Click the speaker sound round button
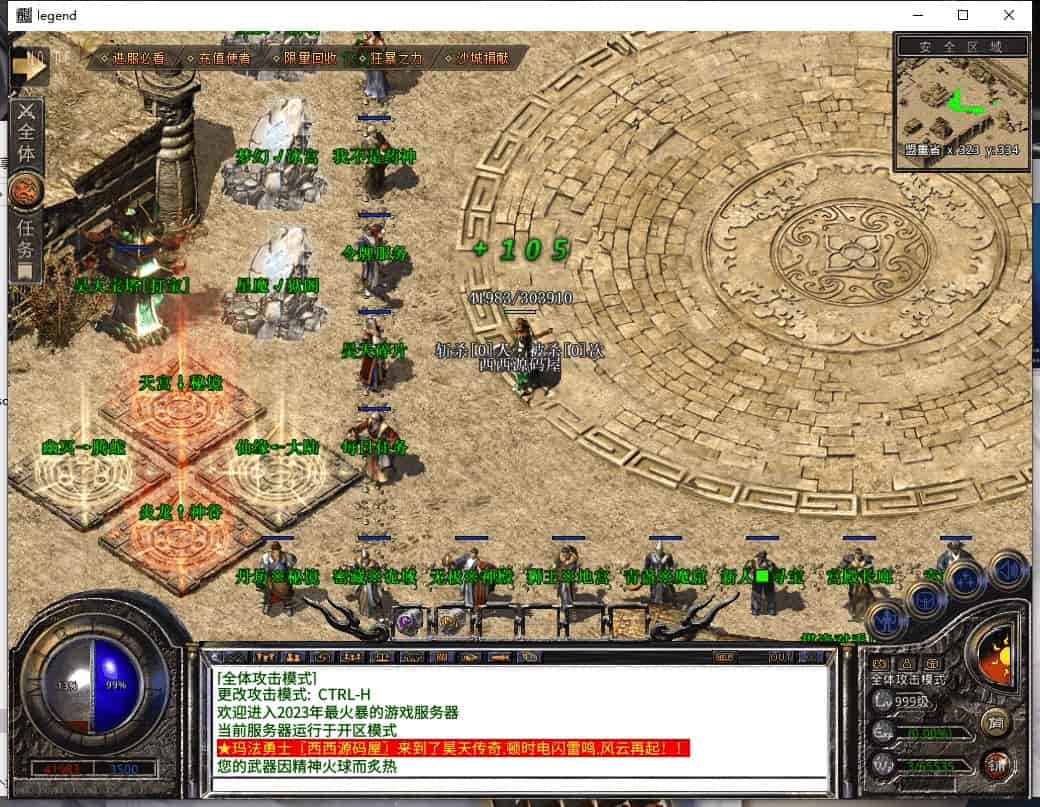The width and height of the screenshot is (1040, 807). click(x=1006, y=571)
